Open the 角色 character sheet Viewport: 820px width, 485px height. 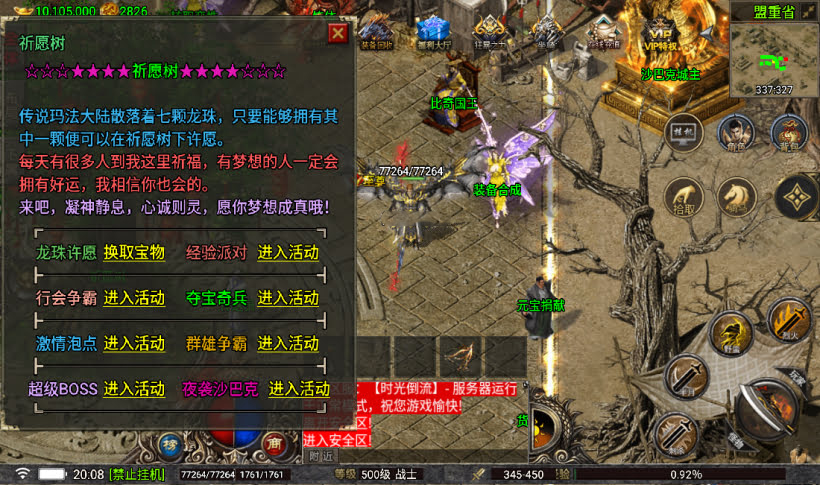click(x=735, y=132)
